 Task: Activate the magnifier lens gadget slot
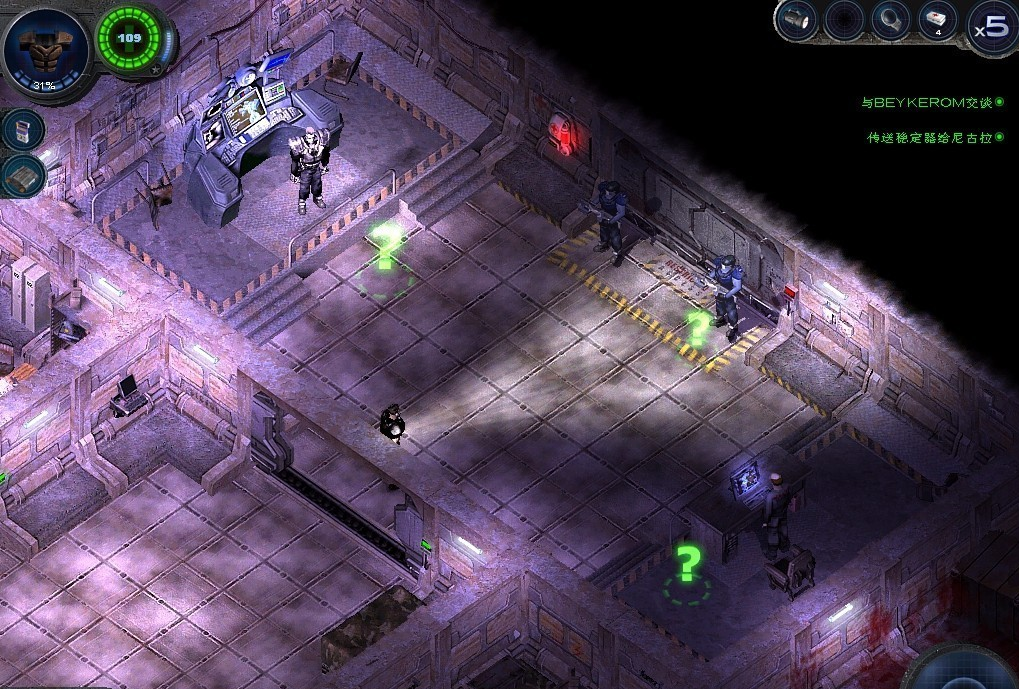pos(890,20)
